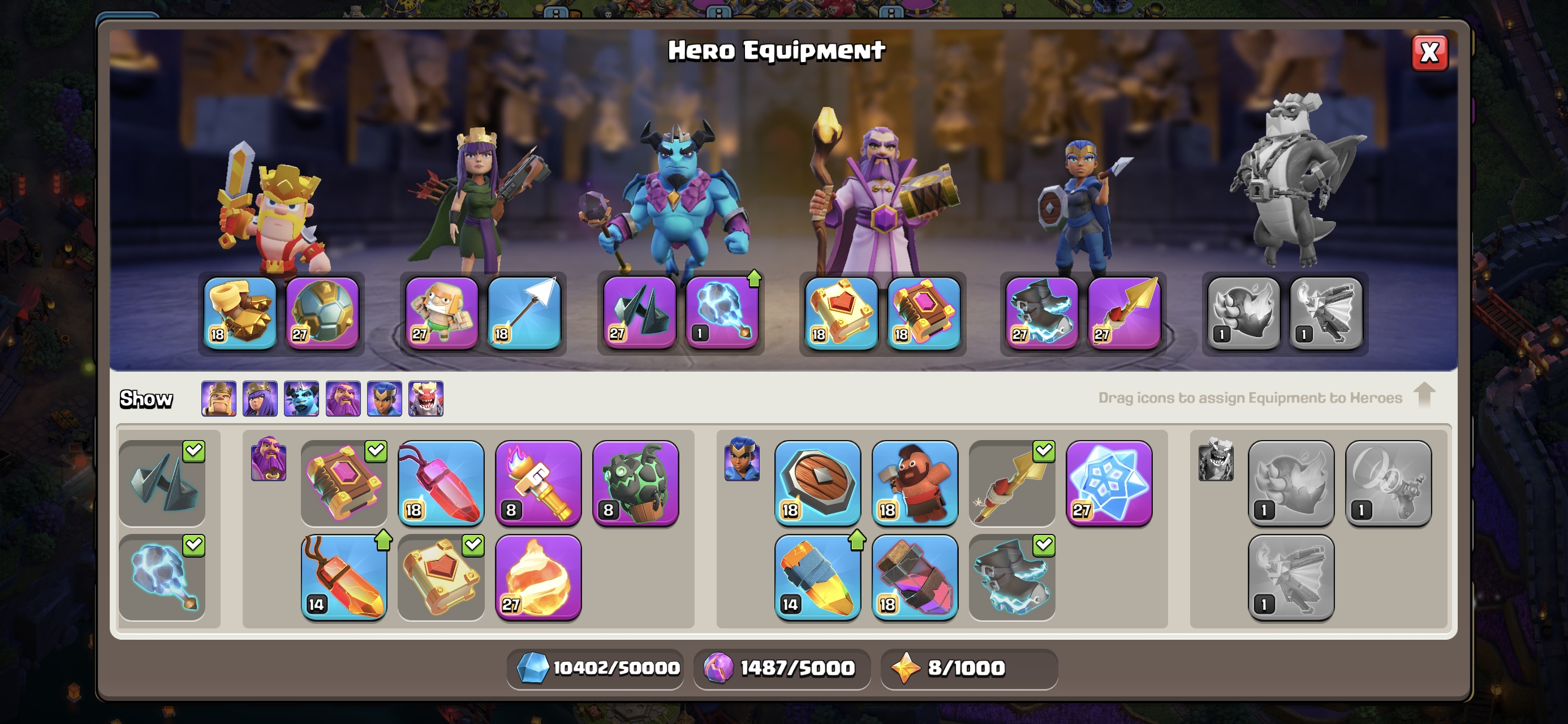
Task: Toggle the Archer Queen filter icon
Action: coord(260,399)
